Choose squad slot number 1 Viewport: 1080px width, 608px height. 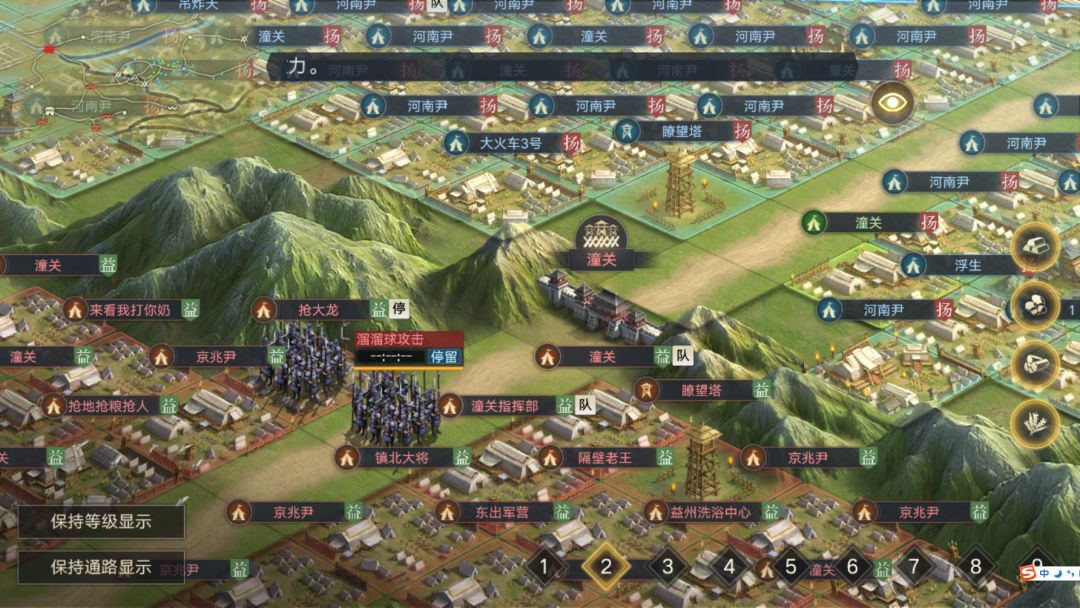click(x=544, y=568)
